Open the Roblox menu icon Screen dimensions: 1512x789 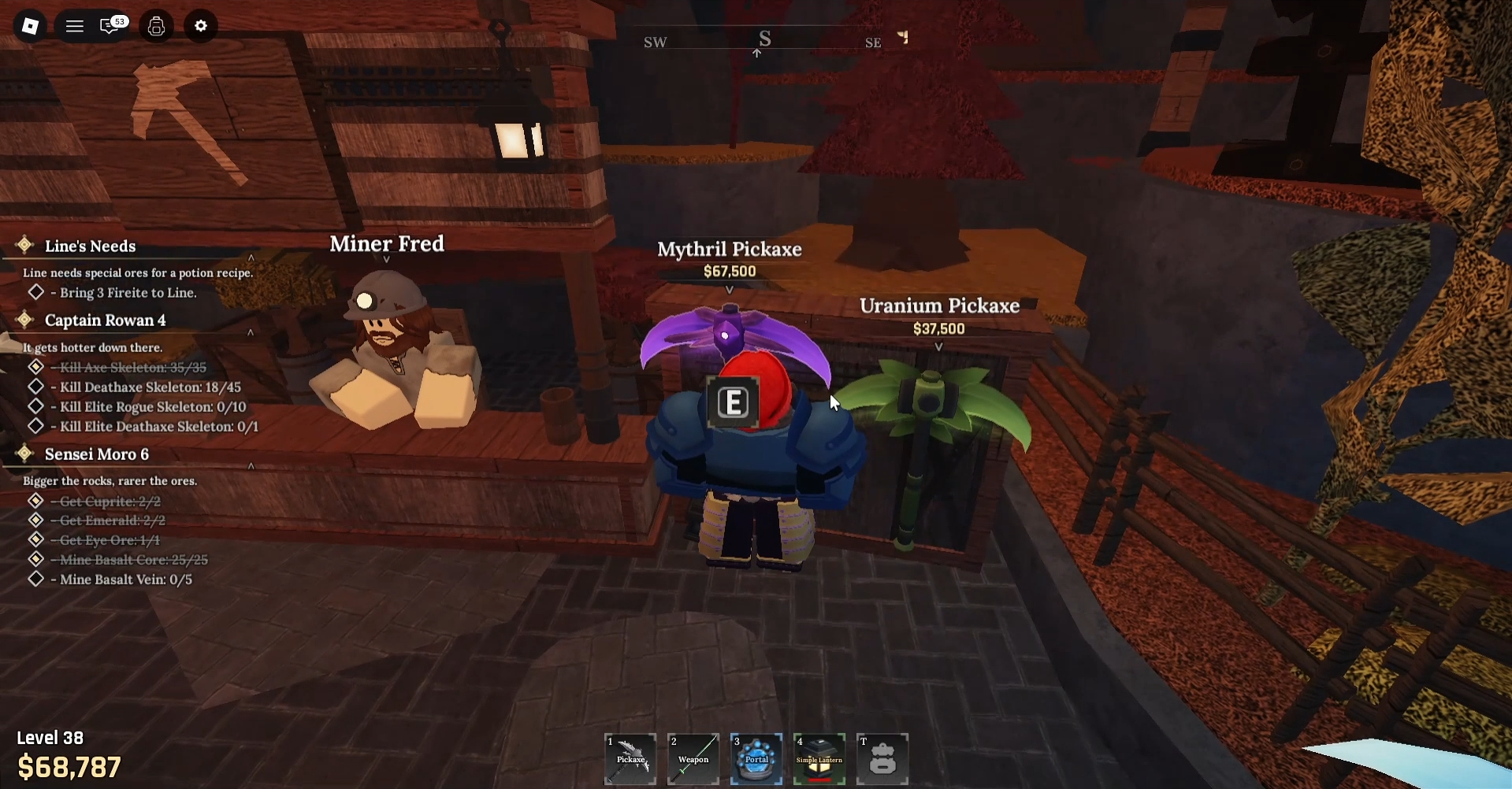30,26
